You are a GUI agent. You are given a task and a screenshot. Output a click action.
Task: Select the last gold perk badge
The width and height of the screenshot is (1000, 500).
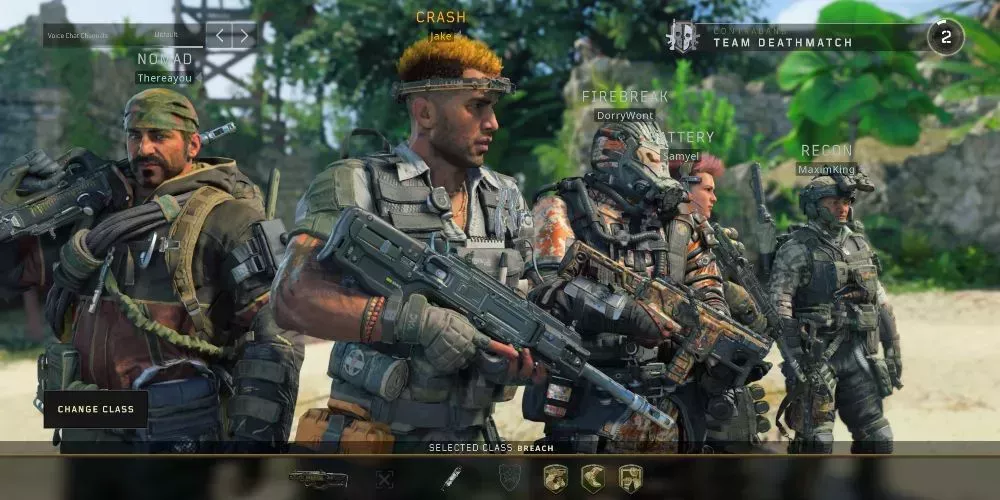click(x=629, y=478)
